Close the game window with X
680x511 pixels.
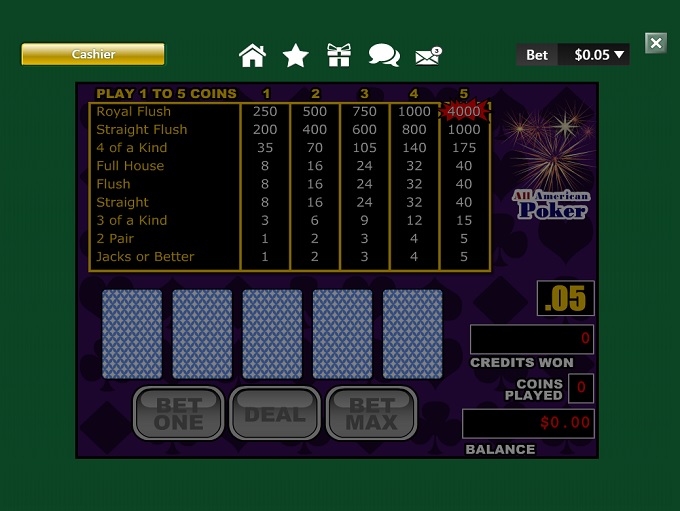pyautogui.click(x=656, y=42)
